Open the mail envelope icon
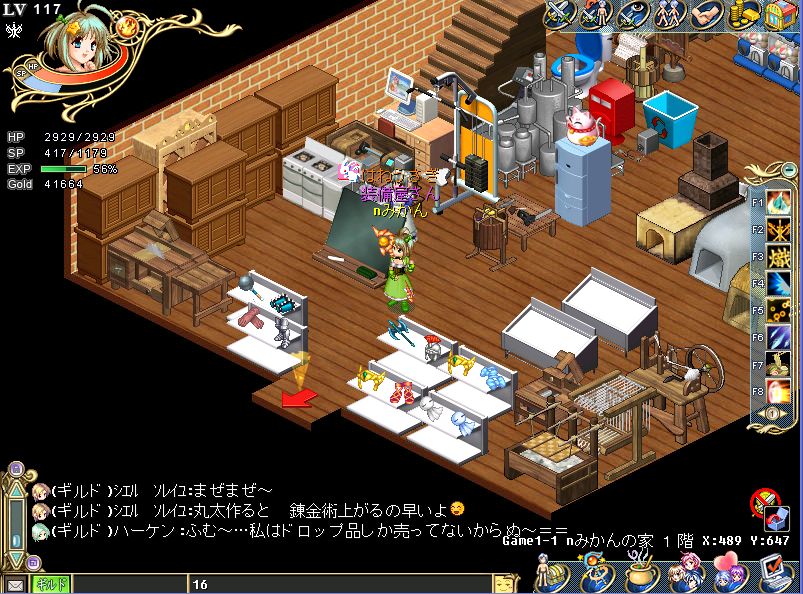 pos(15,585)
